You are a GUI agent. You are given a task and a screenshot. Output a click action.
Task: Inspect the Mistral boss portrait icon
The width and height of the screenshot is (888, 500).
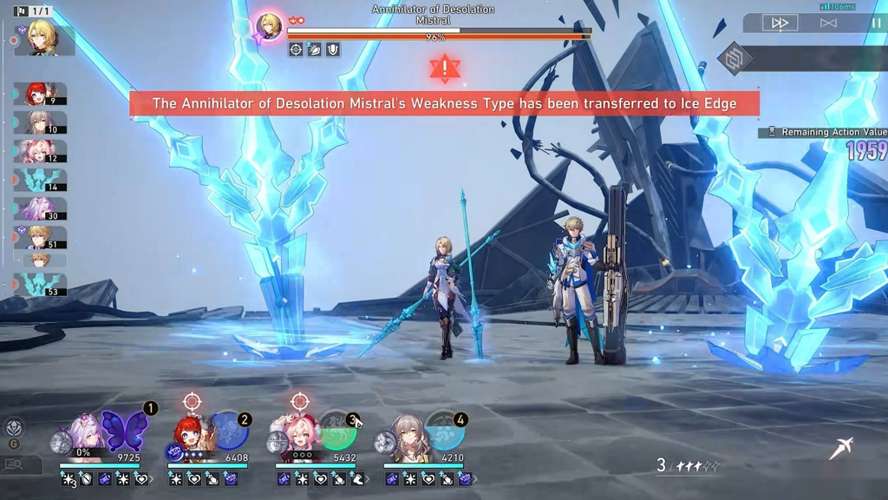pyautogui.click(x=268, y=25)
